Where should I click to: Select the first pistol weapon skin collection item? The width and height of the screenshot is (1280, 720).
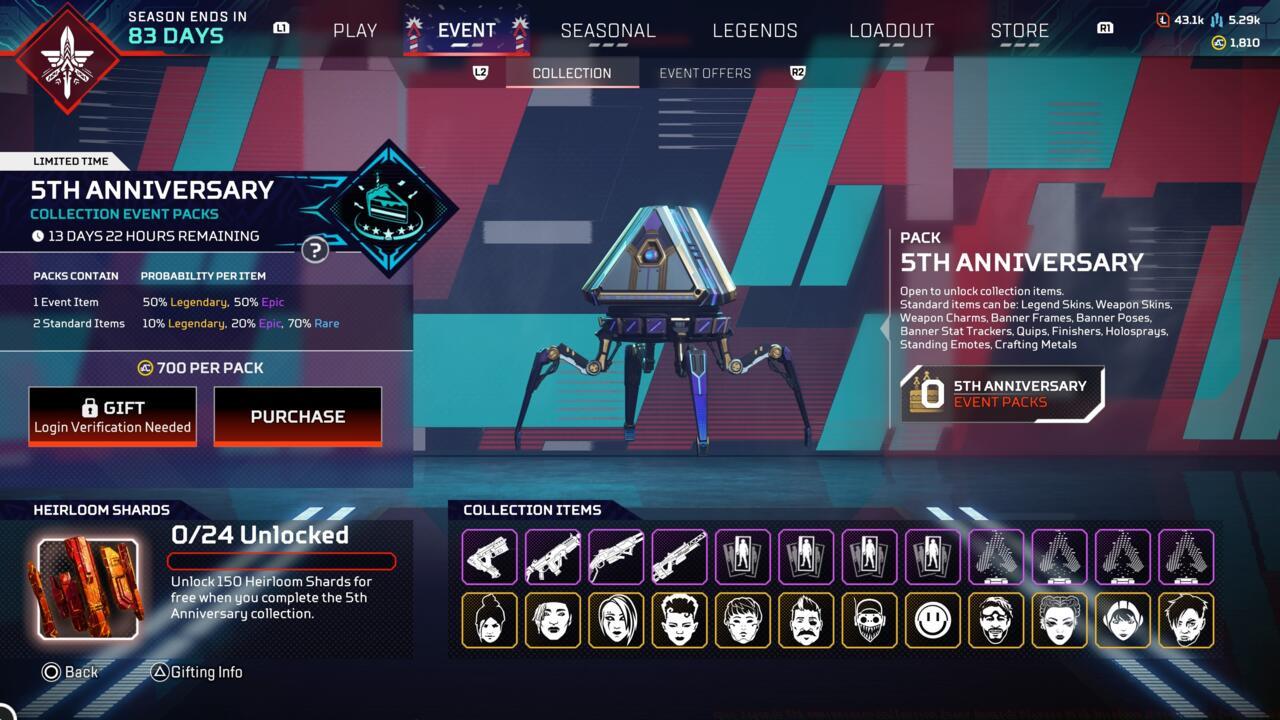pyautogui.click(x=489, y=557)
